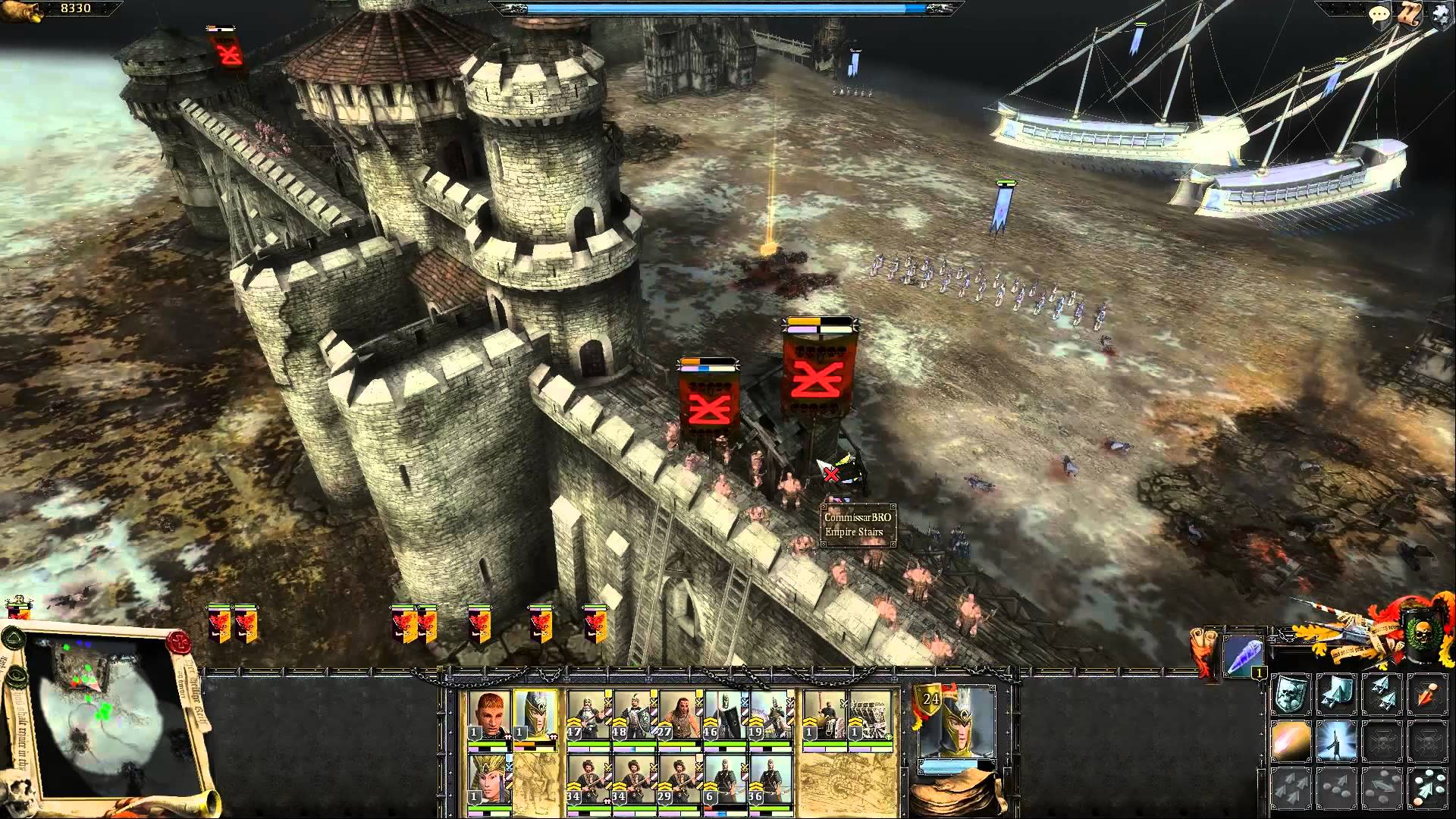Open the large level 24 hero portrait
This screenshot has width=1456, height=819.
click(x=955, y=728)
